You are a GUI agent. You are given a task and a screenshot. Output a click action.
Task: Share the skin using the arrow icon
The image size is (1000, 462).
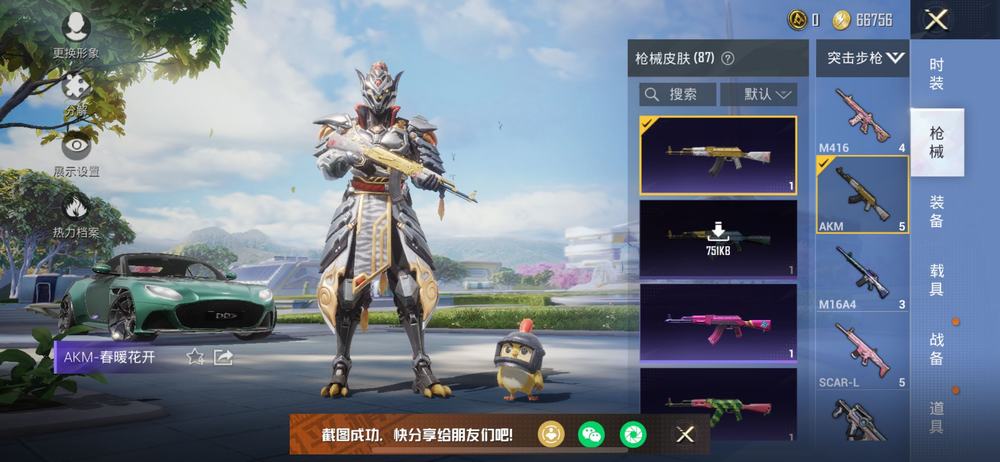click(x=223, y=357)
